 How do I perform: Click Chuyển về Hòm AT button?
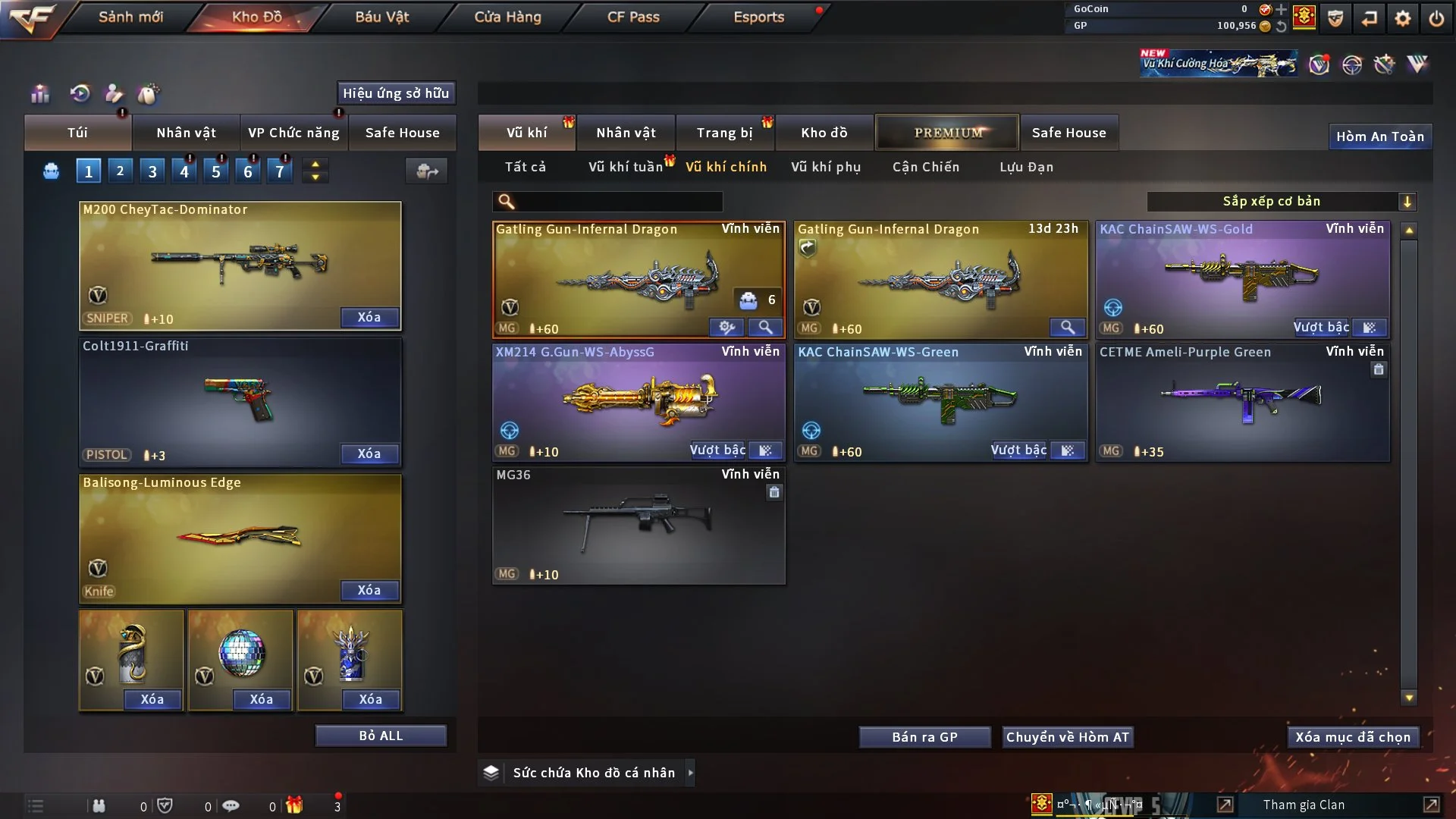(x=1068, y=737)
